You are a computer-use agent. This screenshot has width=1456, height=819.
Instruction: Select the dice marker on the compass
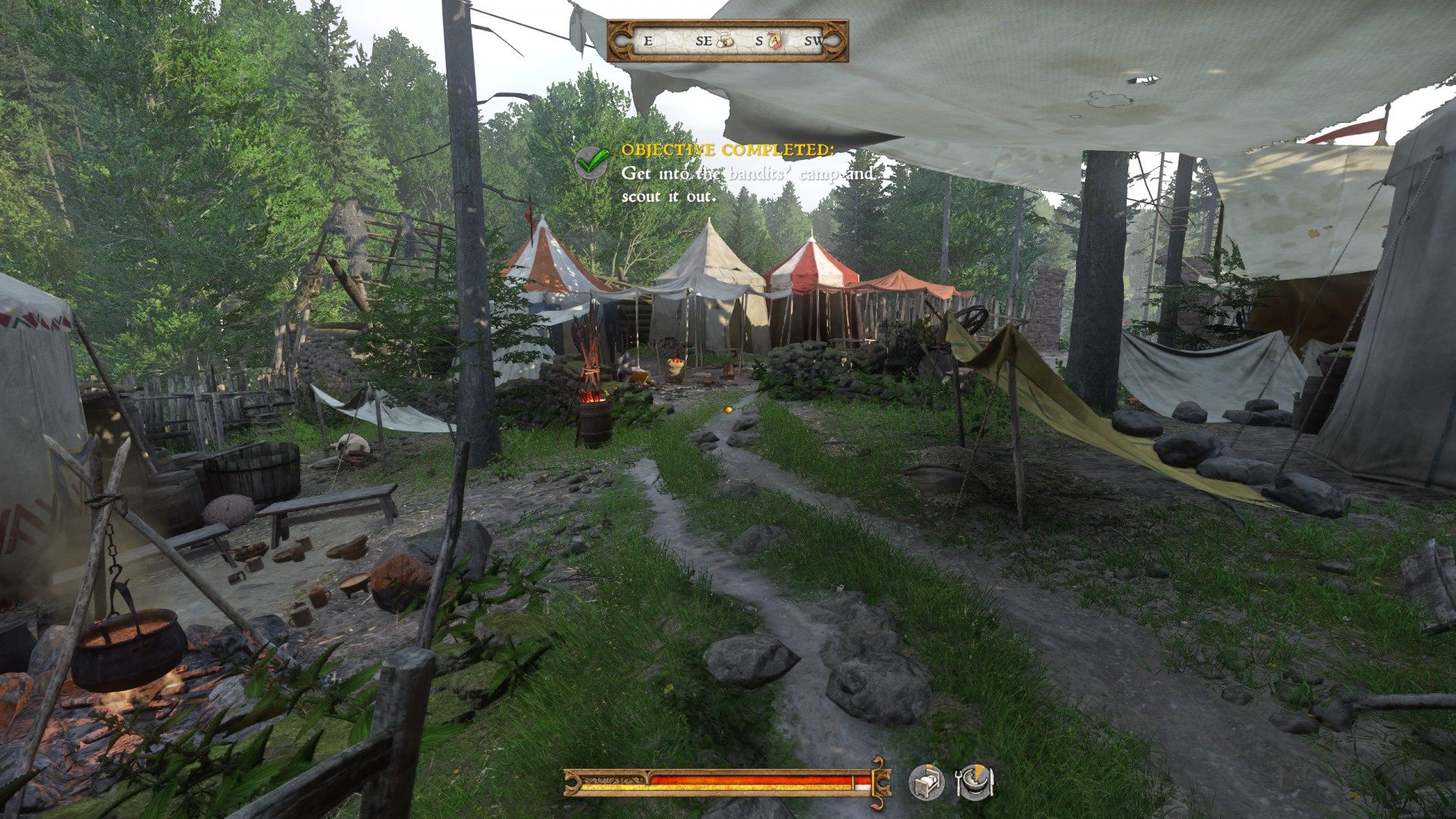click(725, 40)
